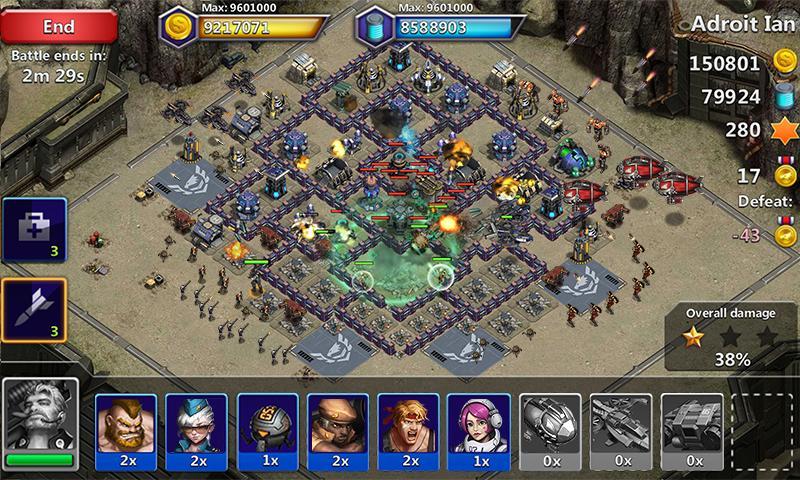Select the bandana-wearing soldier troop card
The width and height of the screenshot is (800, 480).
click(337, 427)
